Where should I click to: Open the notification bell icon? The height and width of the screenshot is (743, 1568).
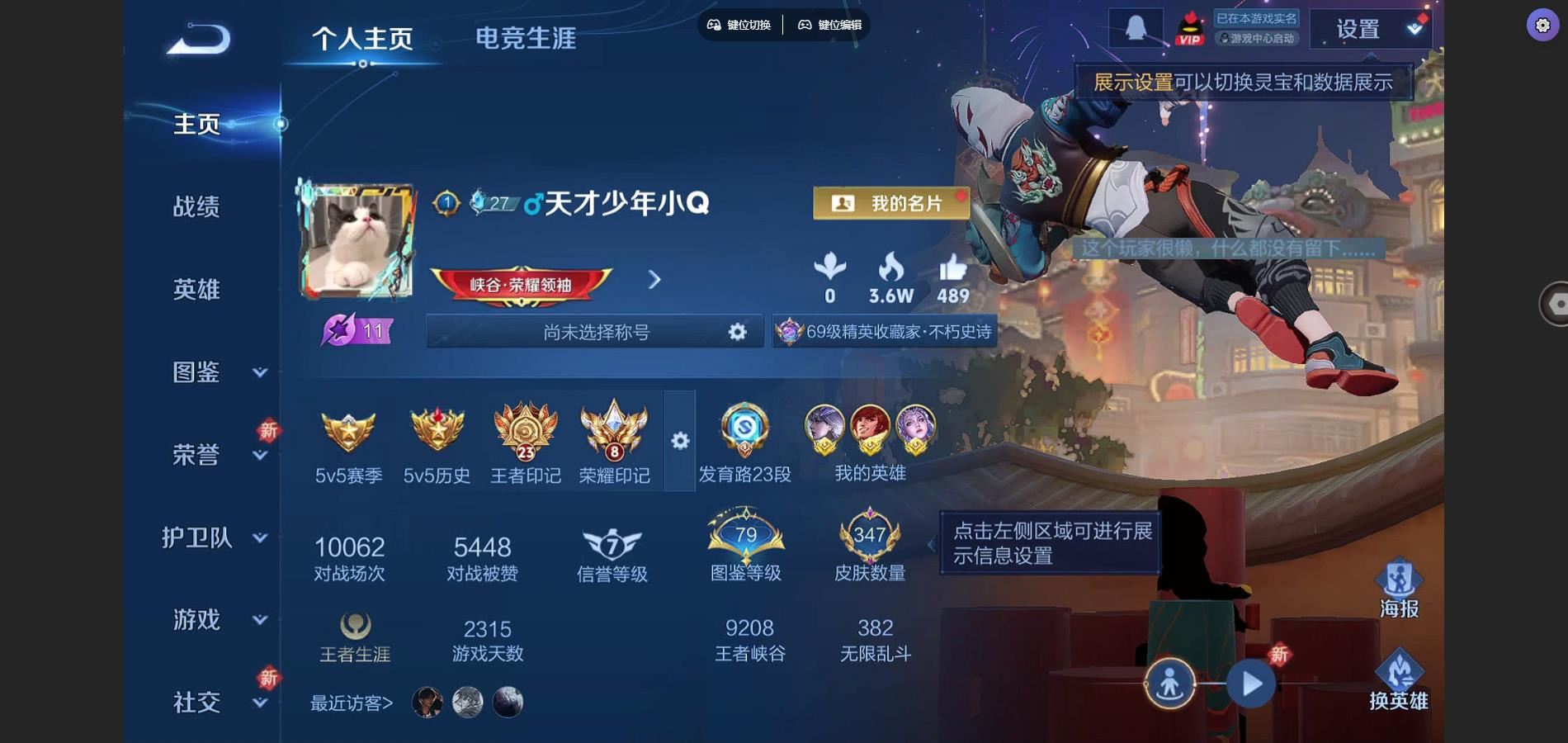1135,27
